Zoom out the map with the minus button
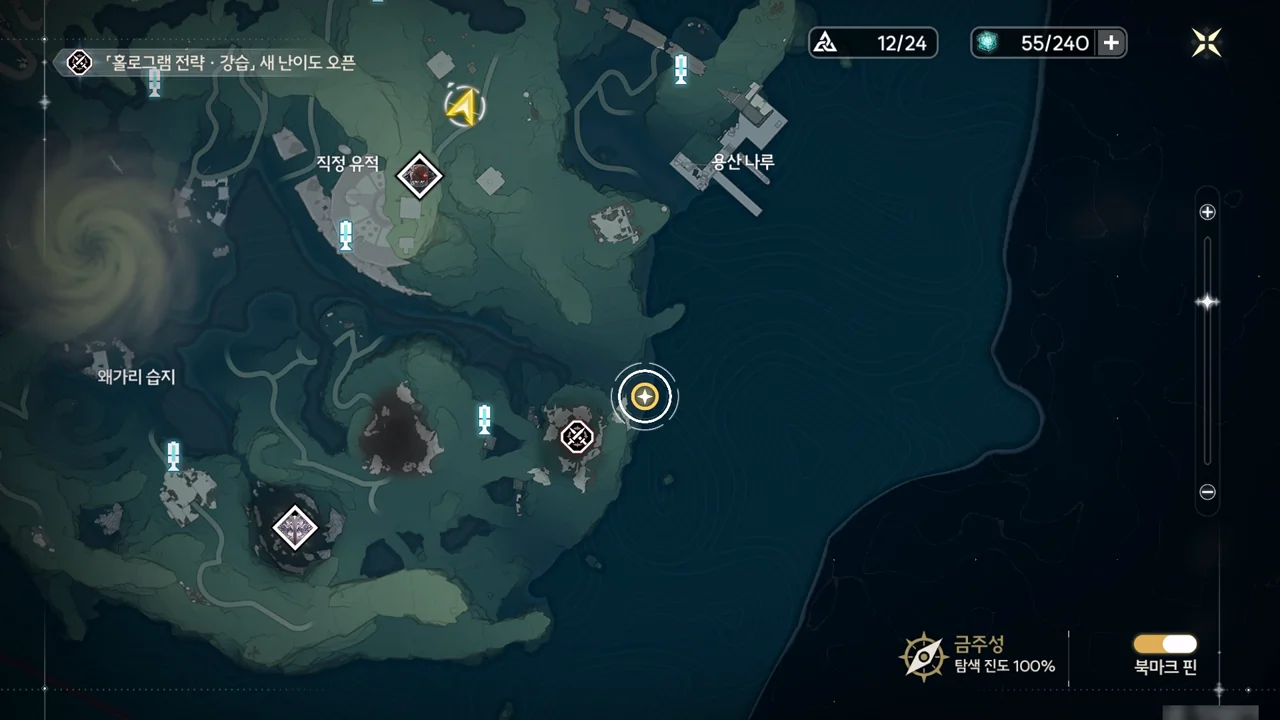This screenshot has width=1280, height=720. tap(1207, 492)
